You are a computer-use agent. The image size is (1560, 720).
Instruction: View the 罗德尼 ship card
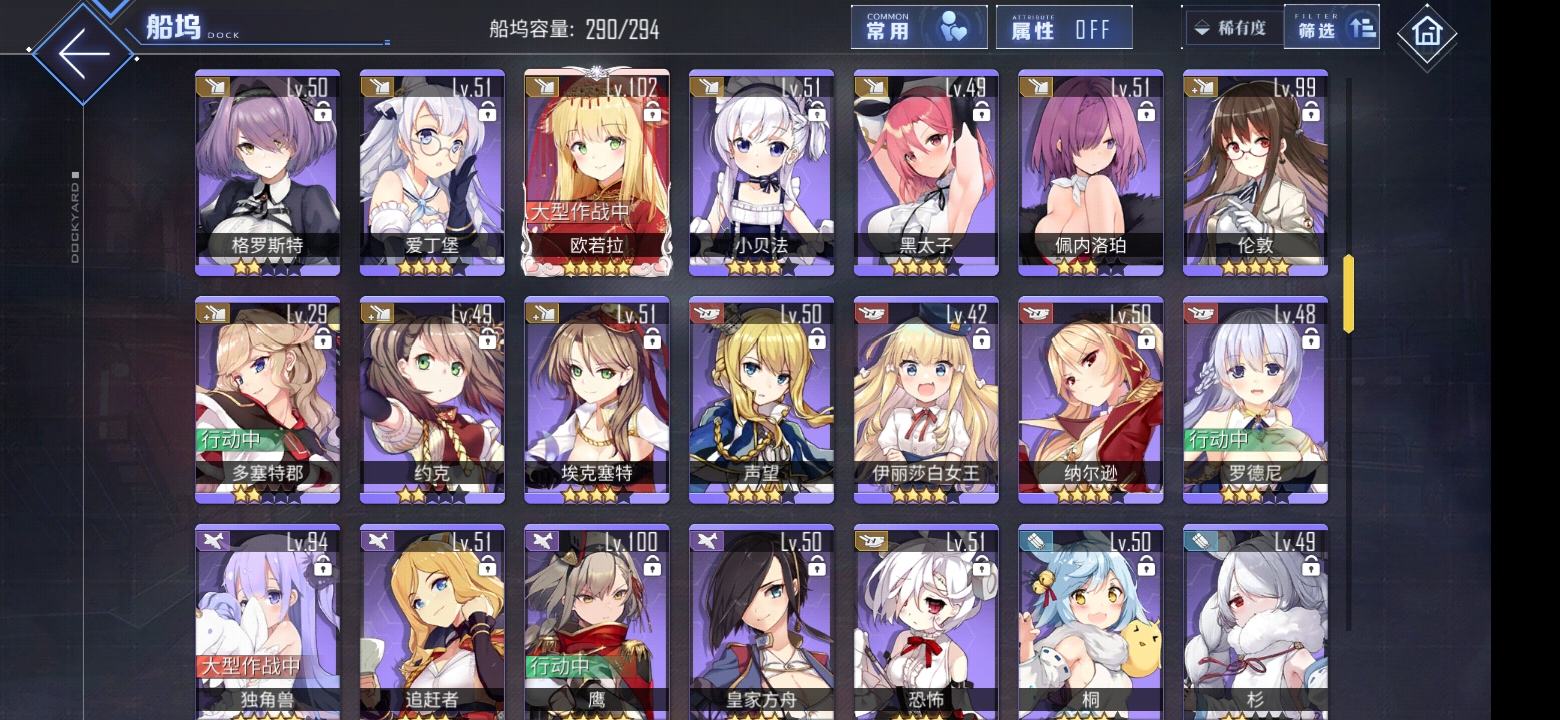(1255, 399)
